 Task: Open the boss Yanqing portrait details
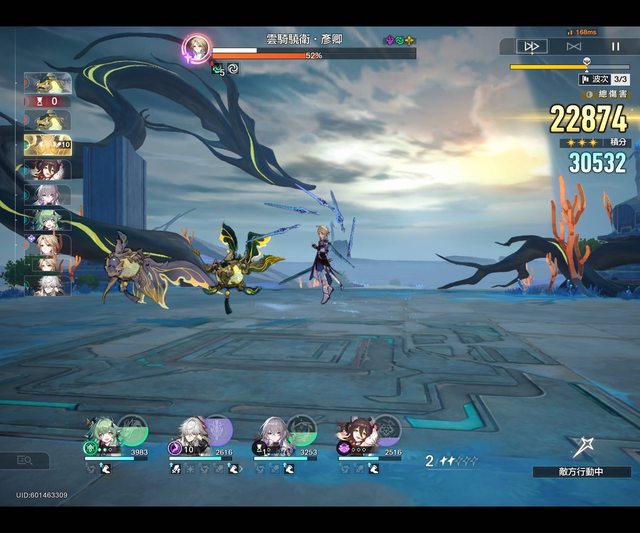point(197,48)
